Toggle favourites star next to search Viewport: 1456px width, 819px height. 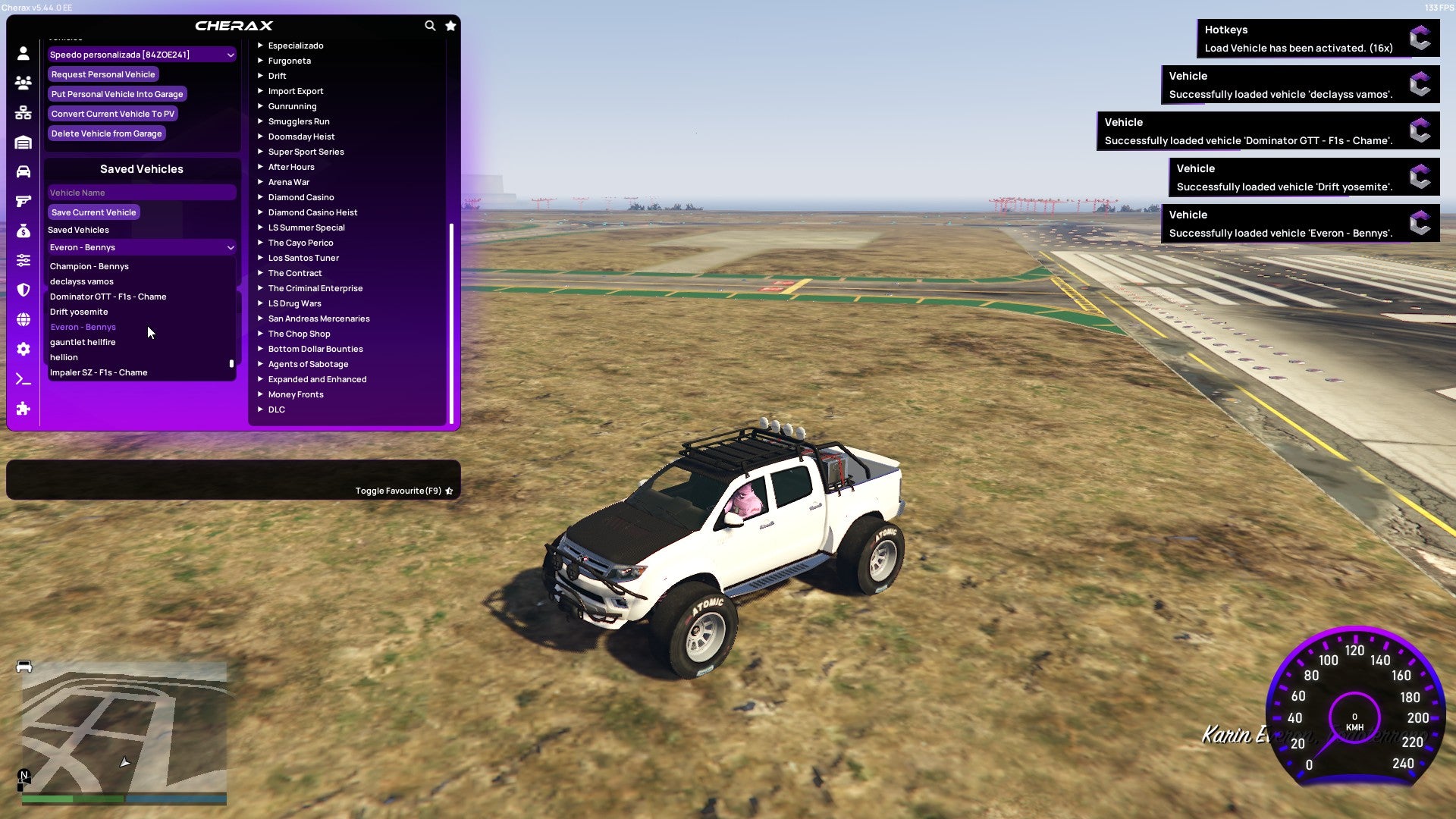coord(450,25)
